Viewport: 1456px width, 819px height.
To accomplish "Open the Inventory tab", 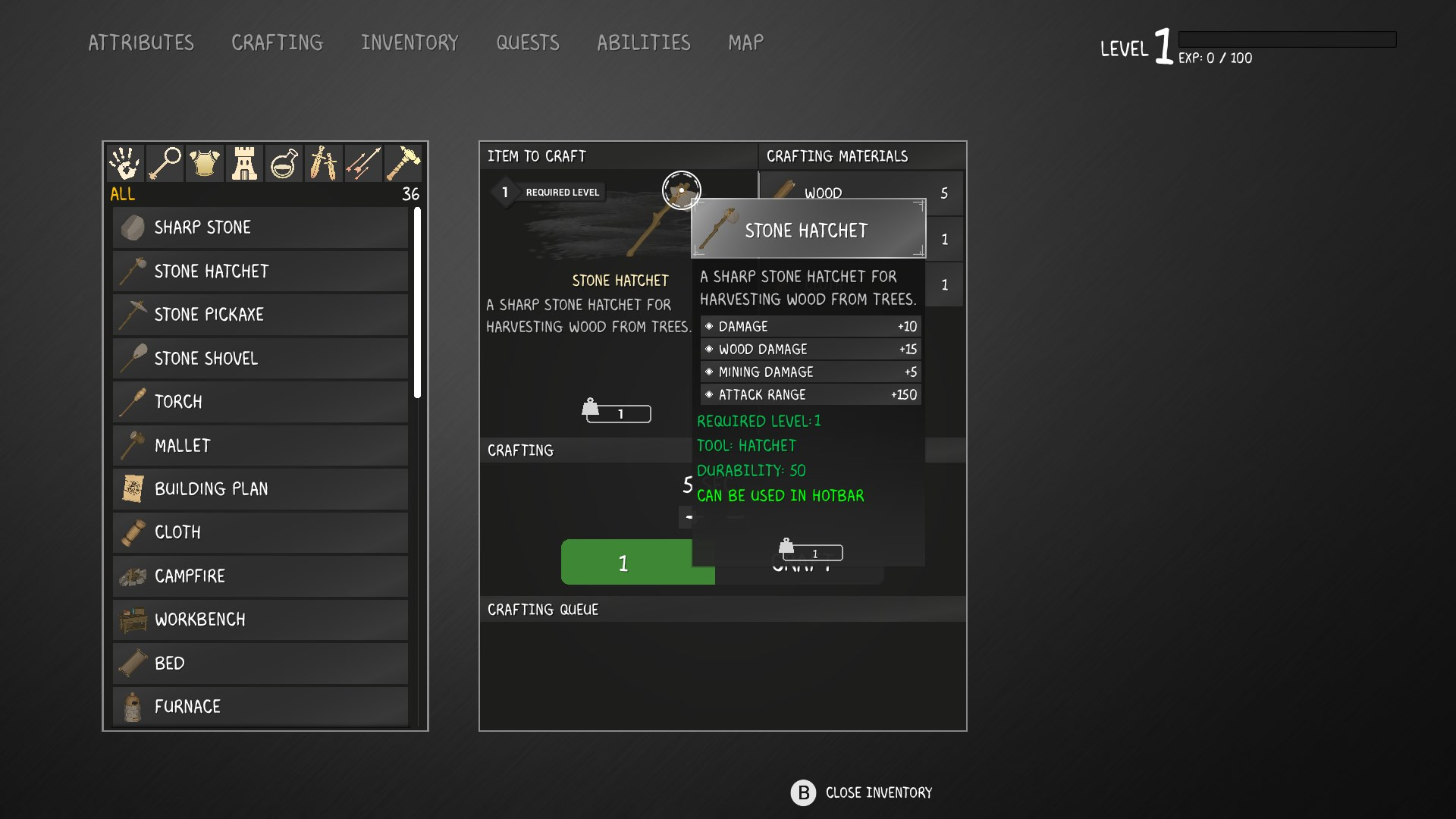I will (x=409, y=42).
